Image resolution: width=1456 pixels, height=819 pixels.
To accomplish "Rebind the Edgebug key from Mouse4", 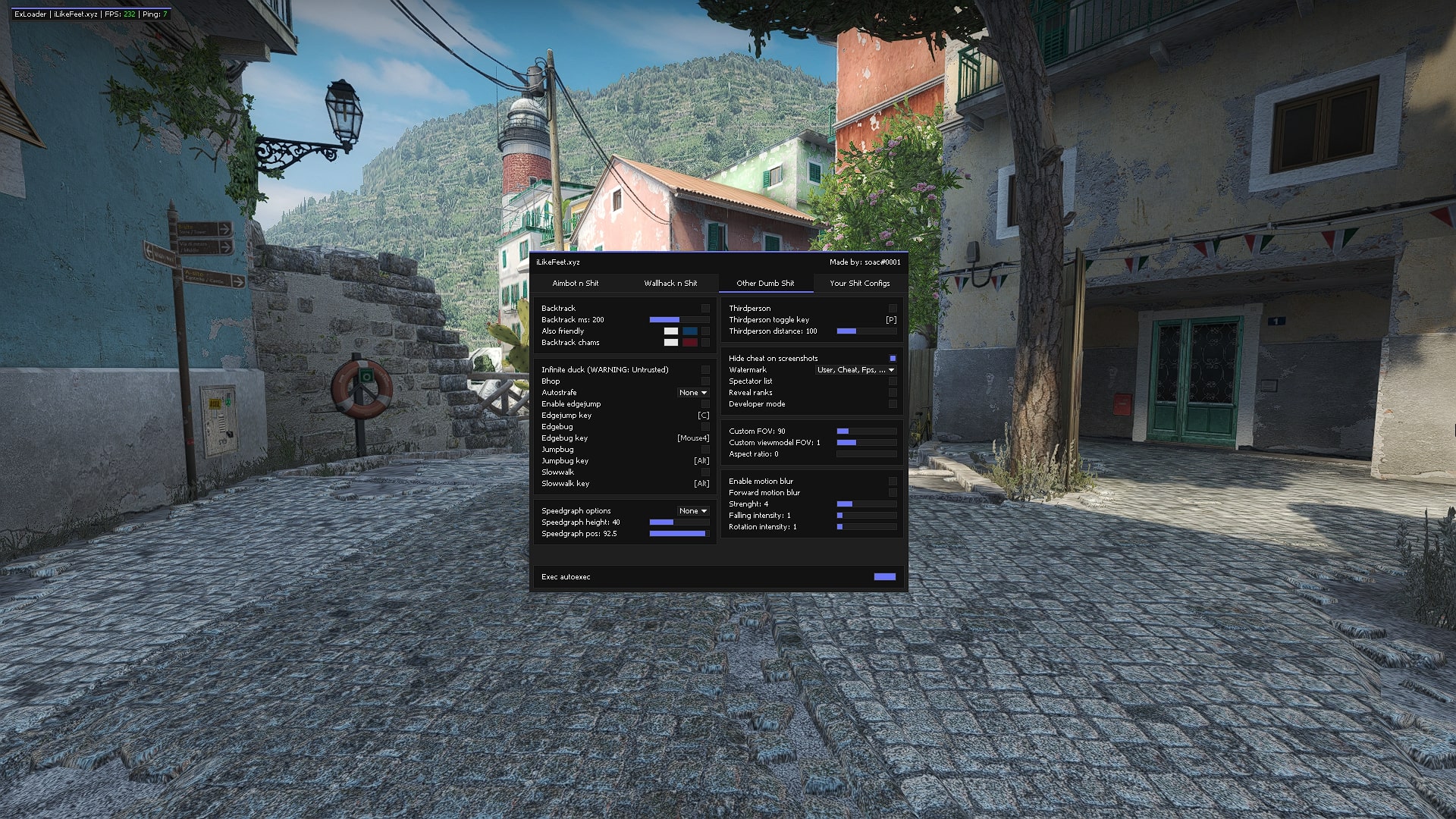I will pos(692,438).
